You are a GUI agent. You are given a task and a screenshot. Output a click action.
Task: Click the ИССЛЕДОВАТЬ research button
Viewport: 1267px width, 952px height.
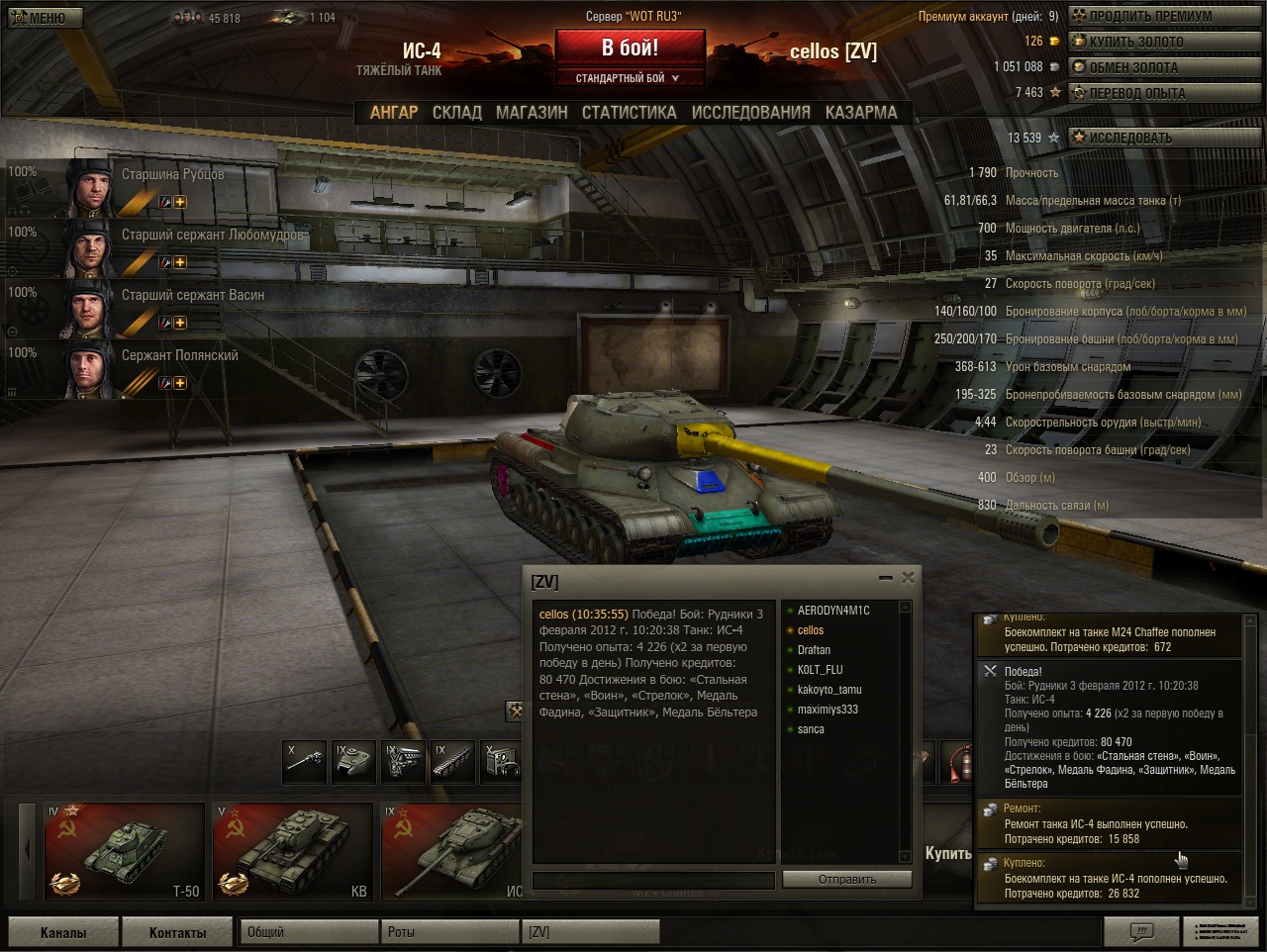(x=1165, y=138)
